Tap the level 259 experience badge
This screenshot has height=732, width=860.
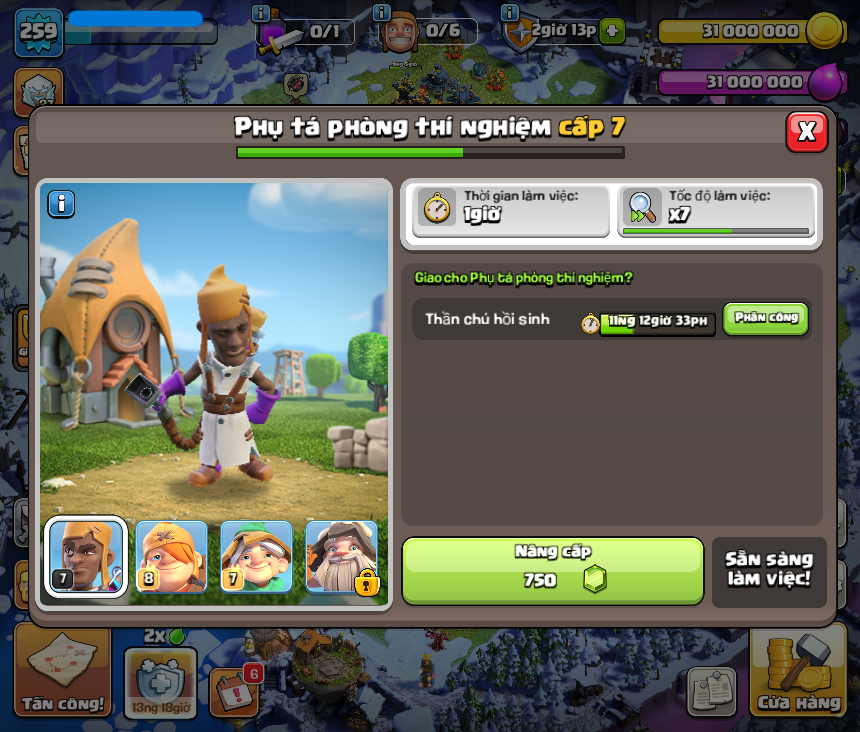point(39,32)
